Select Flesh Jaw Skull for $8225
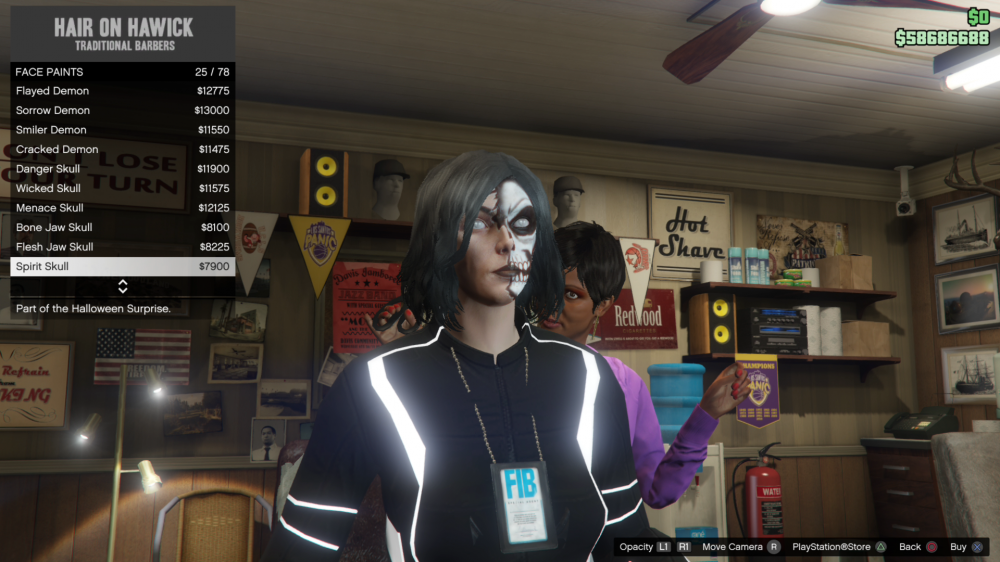The width and height of the screenshot is (1000, 562). (x=122, y=247)
